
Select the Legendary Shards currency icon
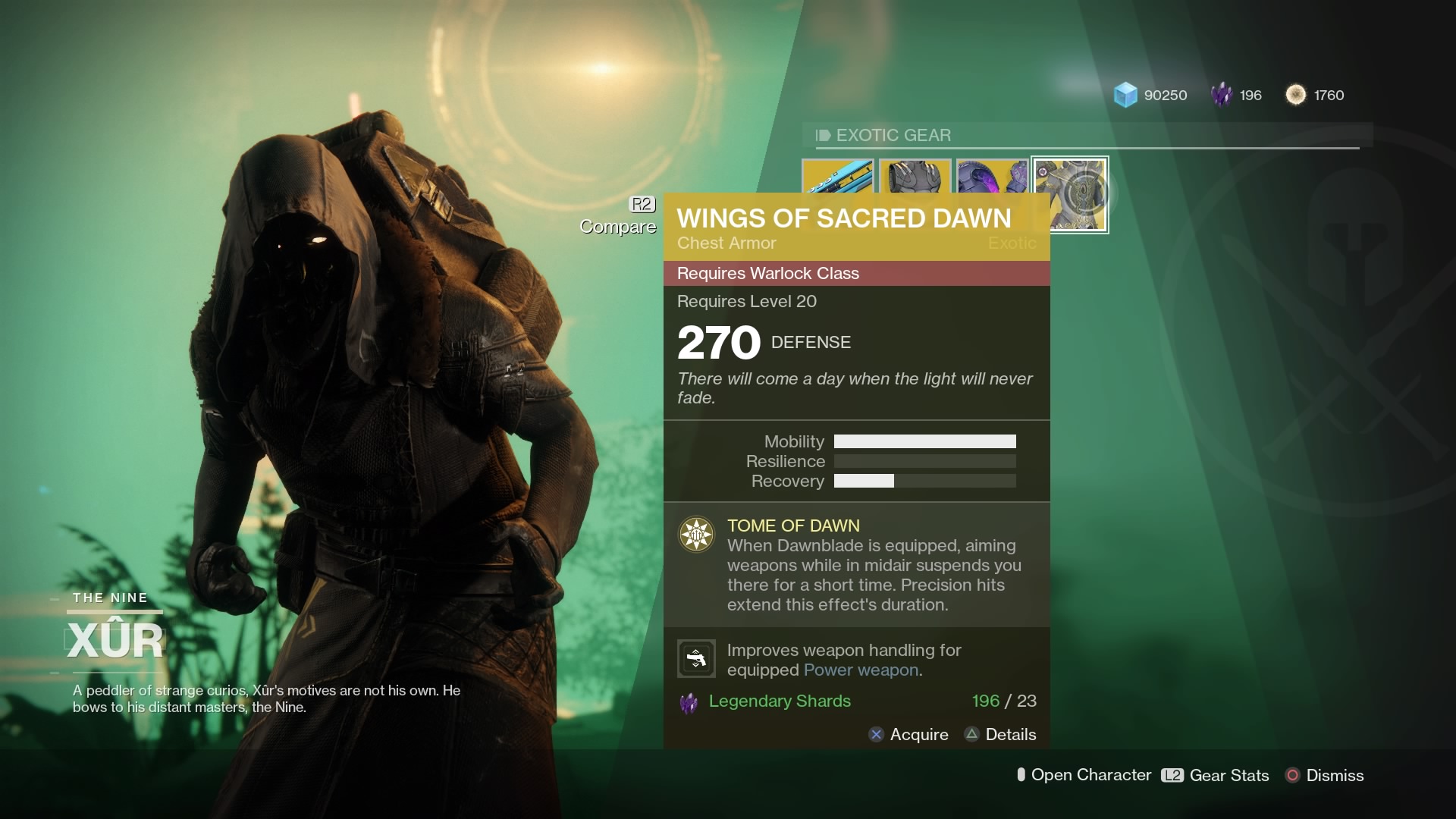(x=1222, y=95)
